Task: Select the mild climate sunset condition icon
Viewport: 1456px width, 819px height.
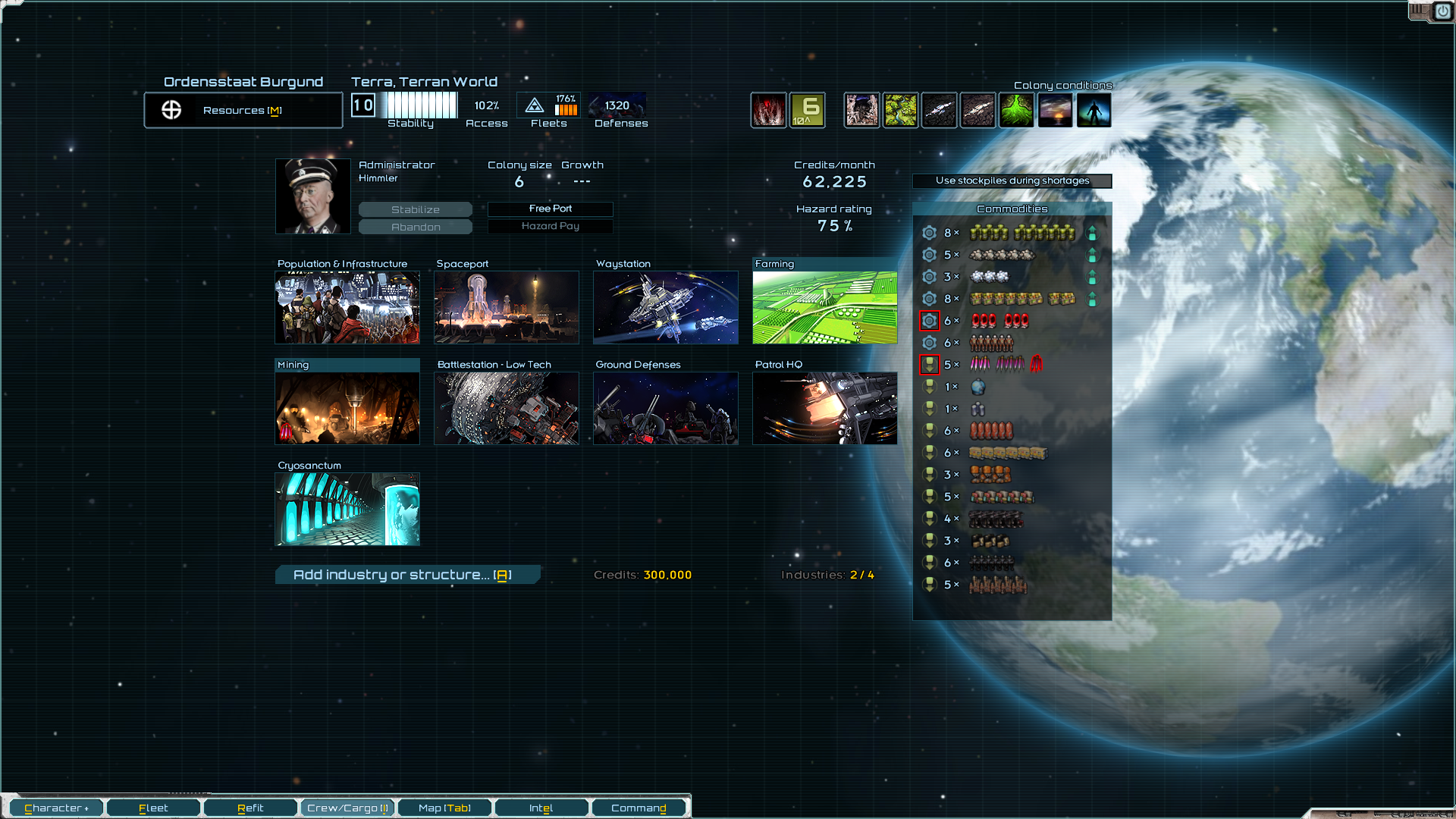Action: pyautogui.click(x=1056, y=109)
